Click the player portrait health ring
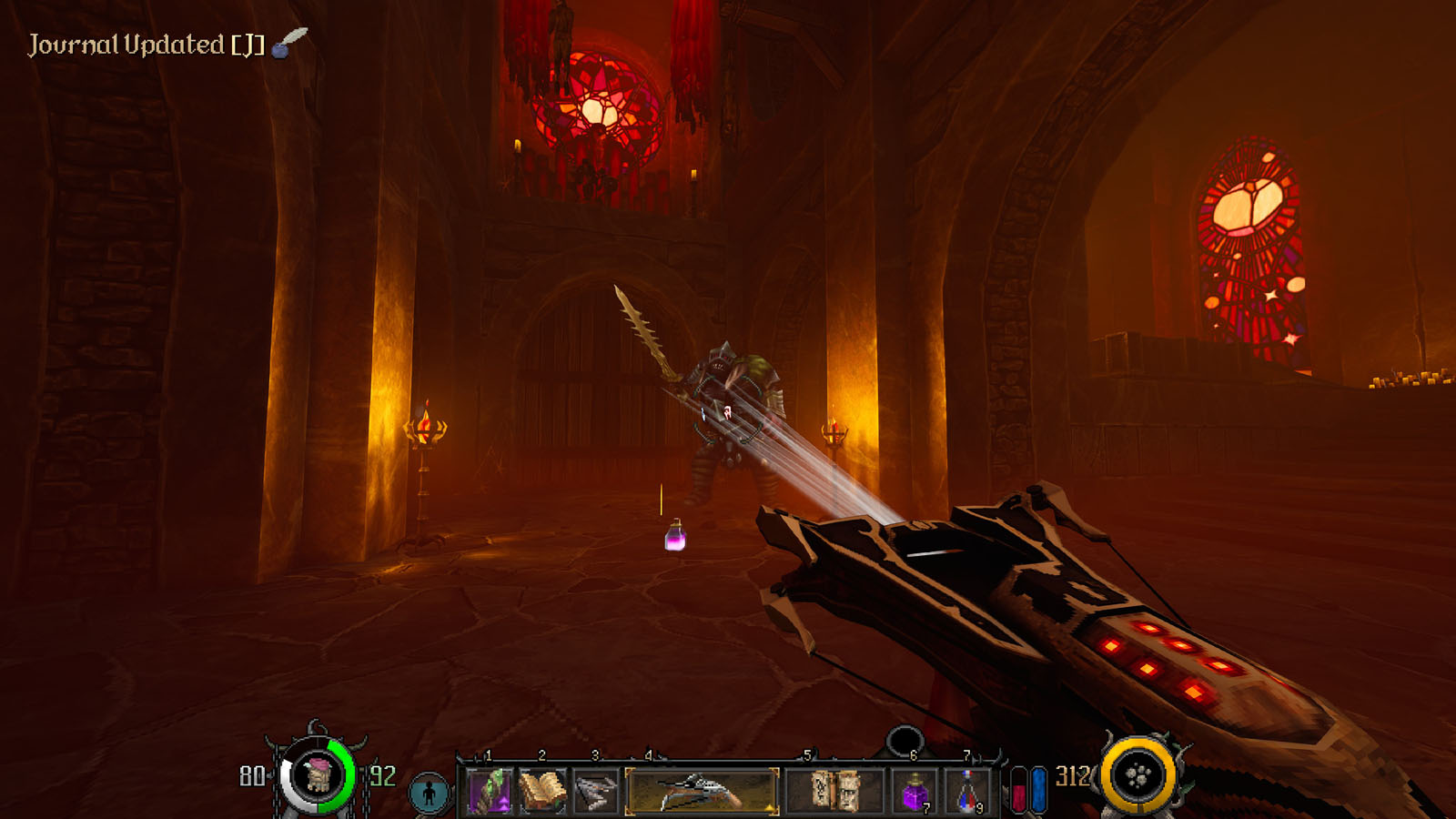 [317, 776]
